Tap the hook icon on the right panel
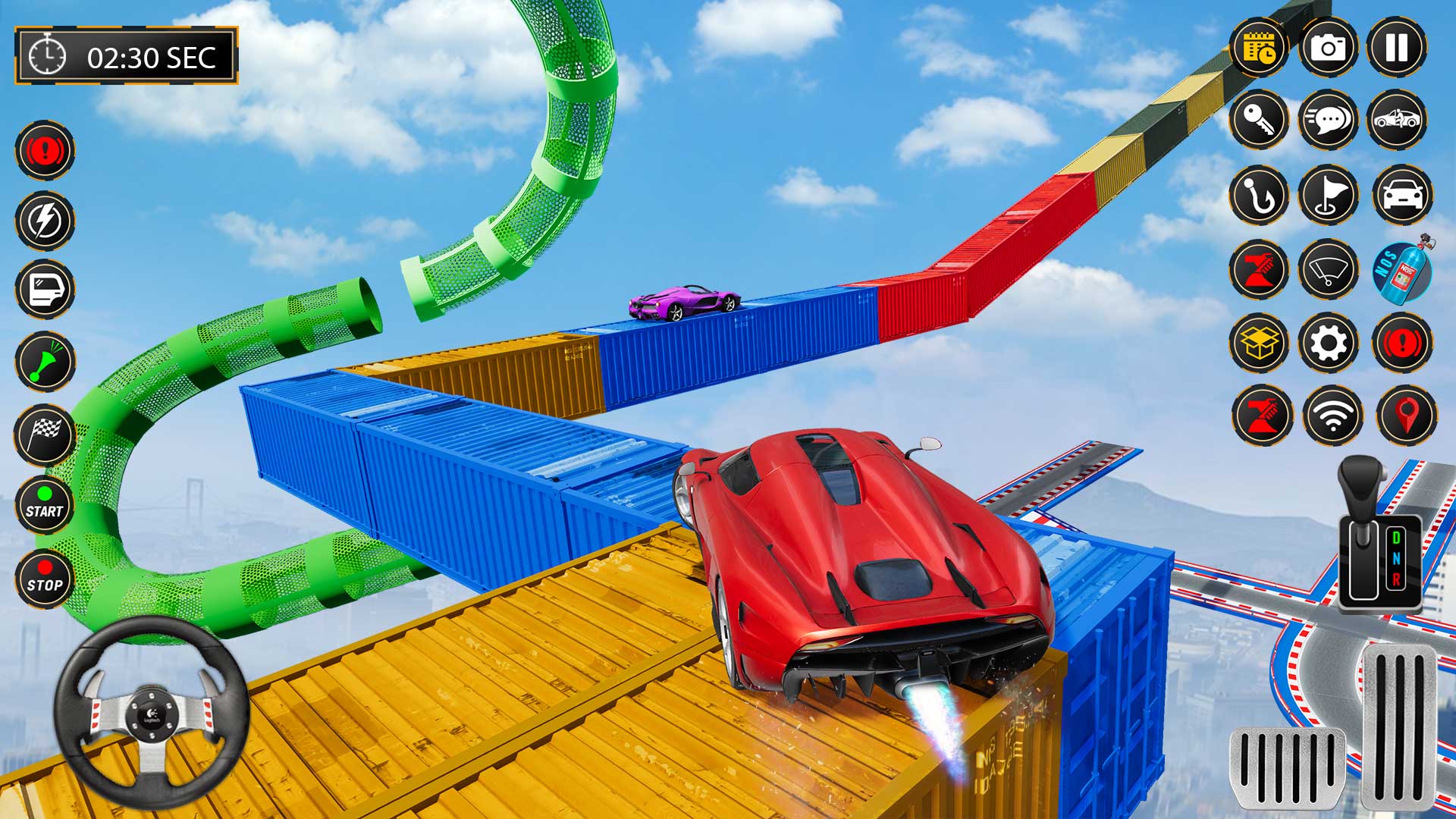This screenshot has height=819, width=1456. (x=1257, y=196)
